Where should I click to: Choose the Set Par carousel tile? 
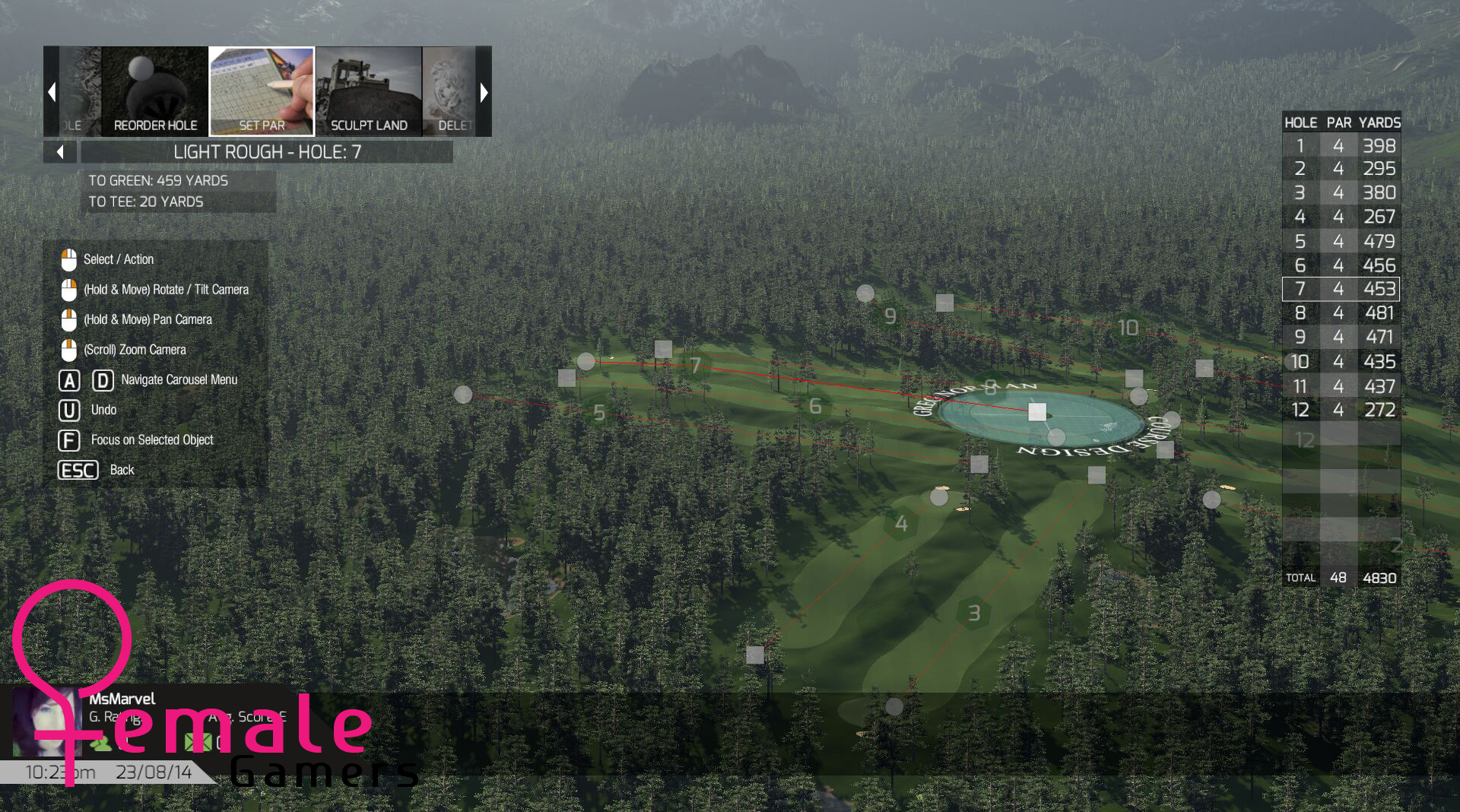point(262,91)
